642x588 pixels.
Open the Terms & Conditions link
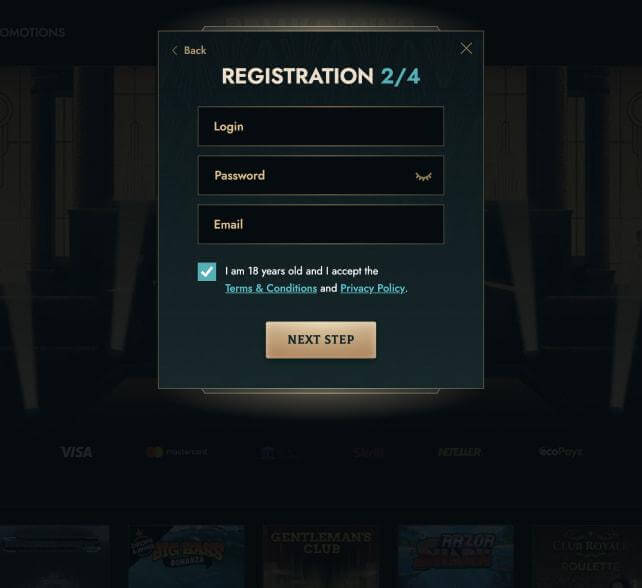click(270, 289)
